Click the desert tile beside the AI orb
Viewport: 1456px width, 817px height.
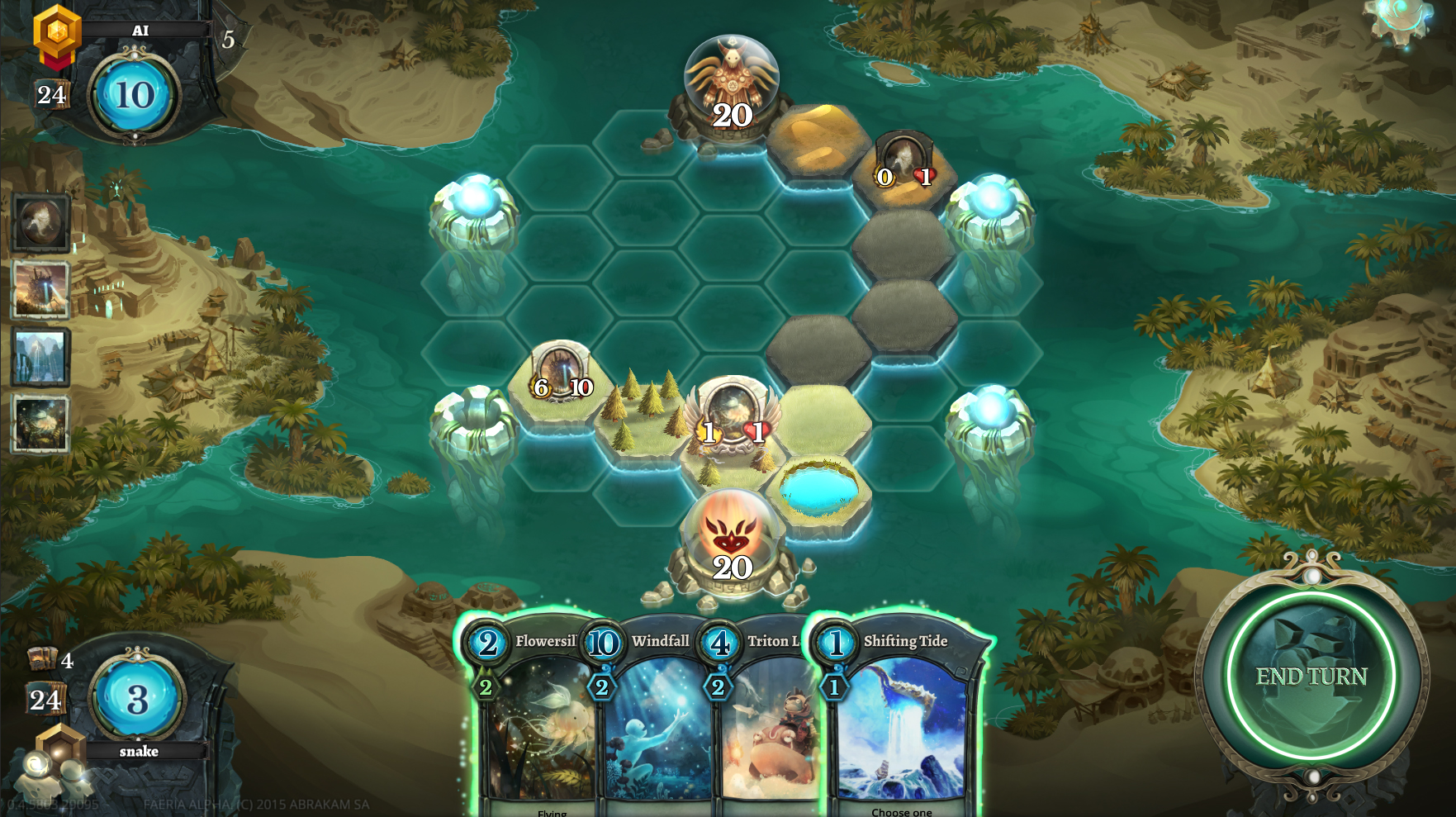pyautogui.click(x=818, y=139)
